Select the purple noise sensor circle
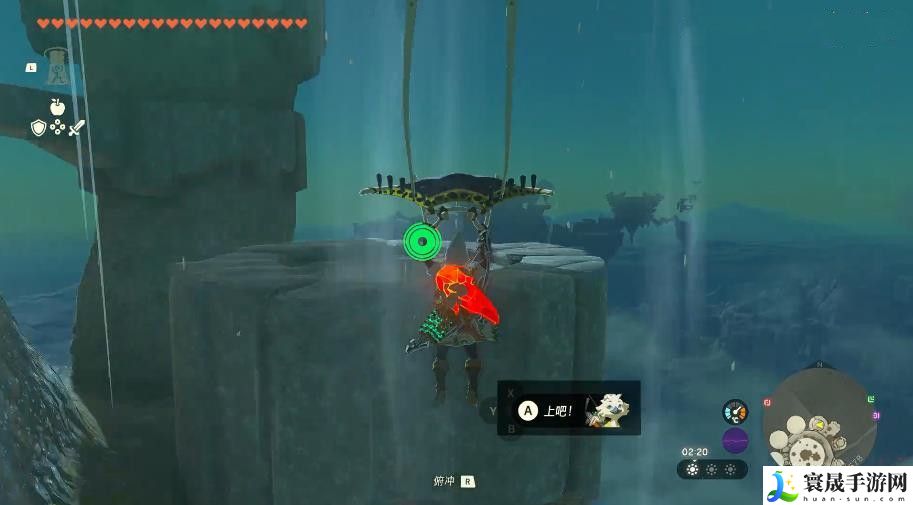The image size is (913, 505). [735, 440]
